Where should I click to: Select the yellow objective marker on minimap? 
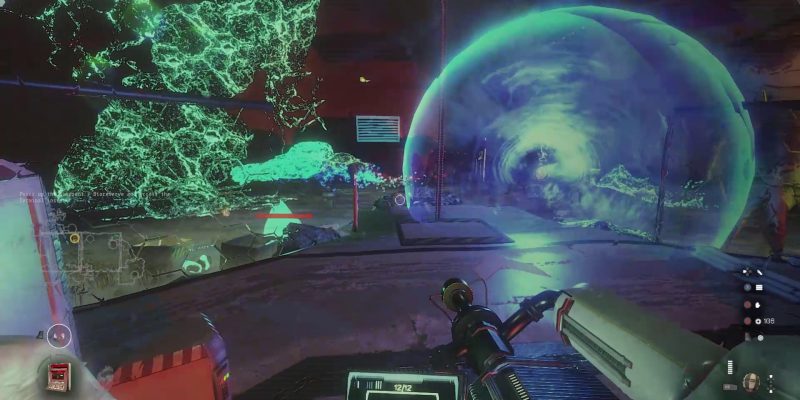pyautogui.click(x=74, y=238)
